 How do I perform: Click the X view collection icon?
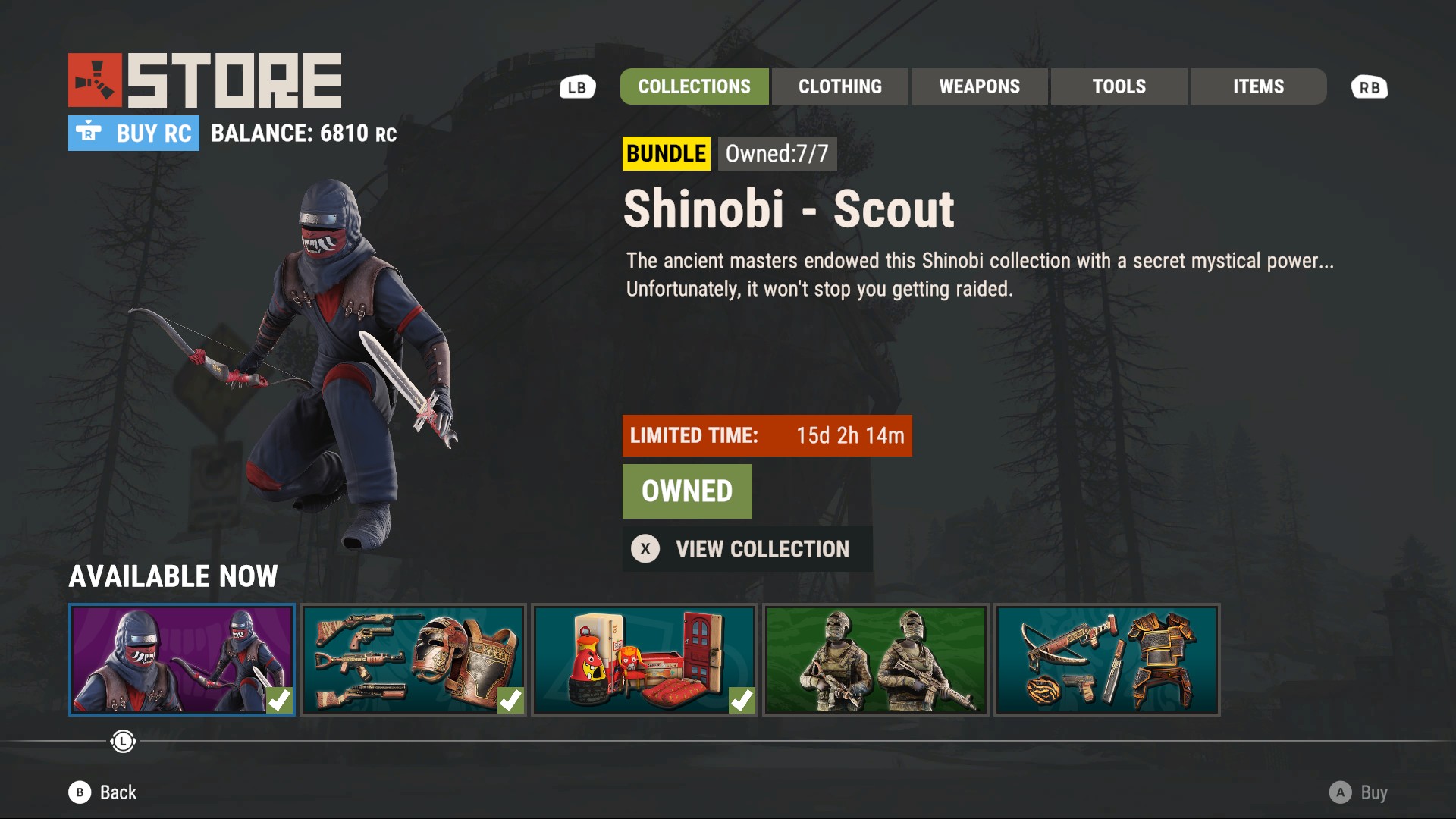coord(645,548)
